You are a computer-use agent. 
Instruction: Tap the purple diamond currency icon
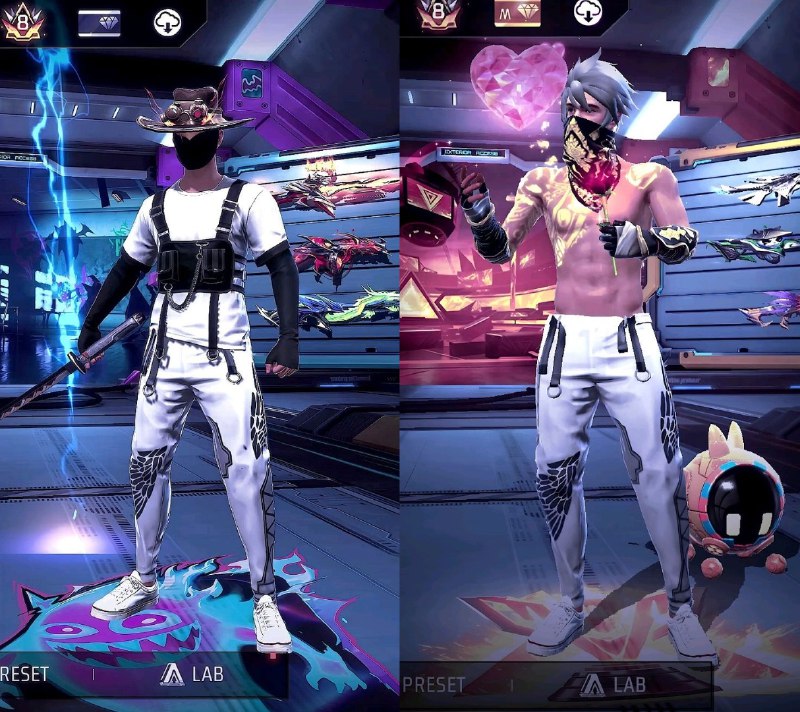point(99,21)
